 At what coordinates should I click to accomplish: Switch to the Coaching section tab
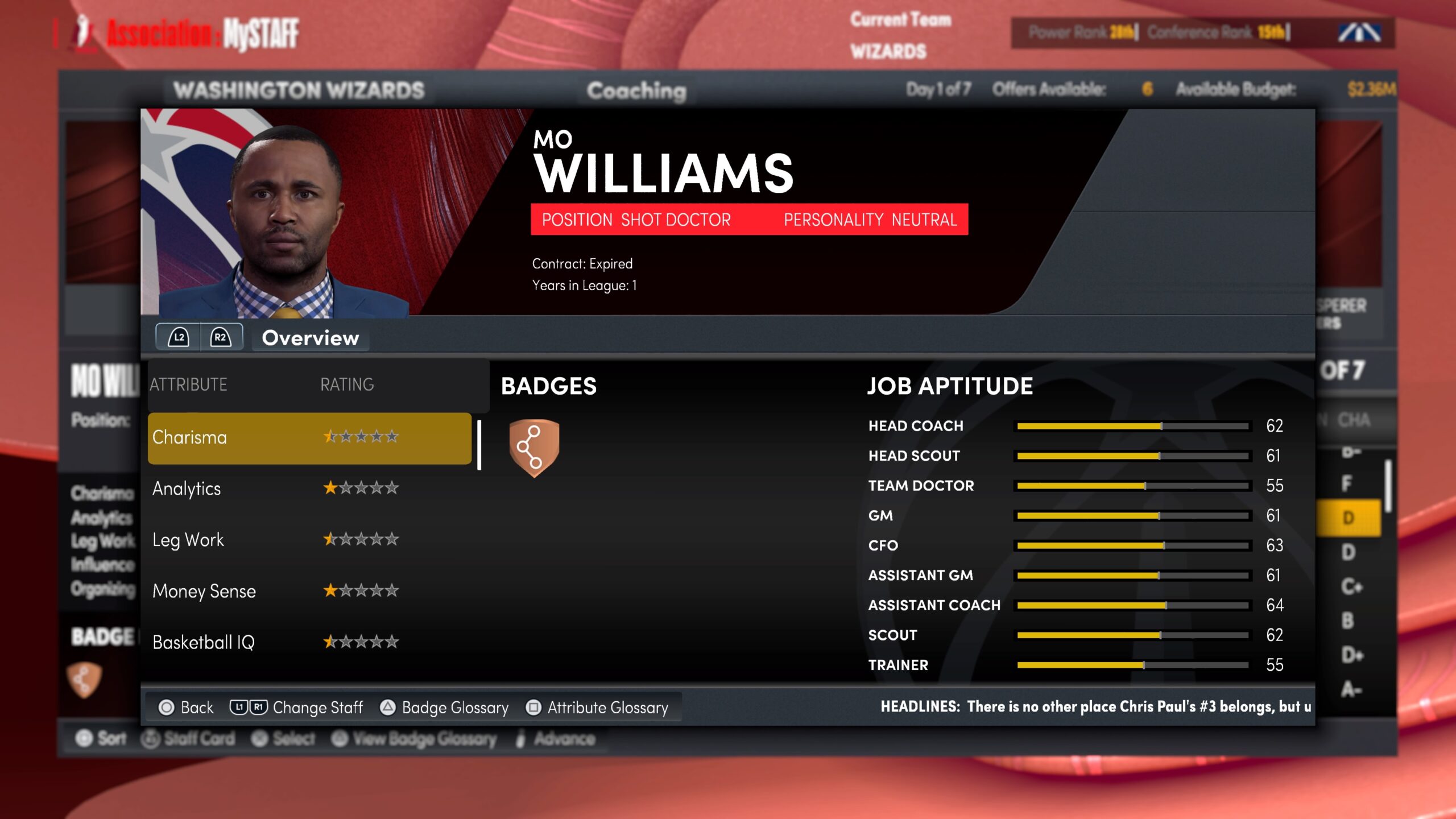point(636,90)
